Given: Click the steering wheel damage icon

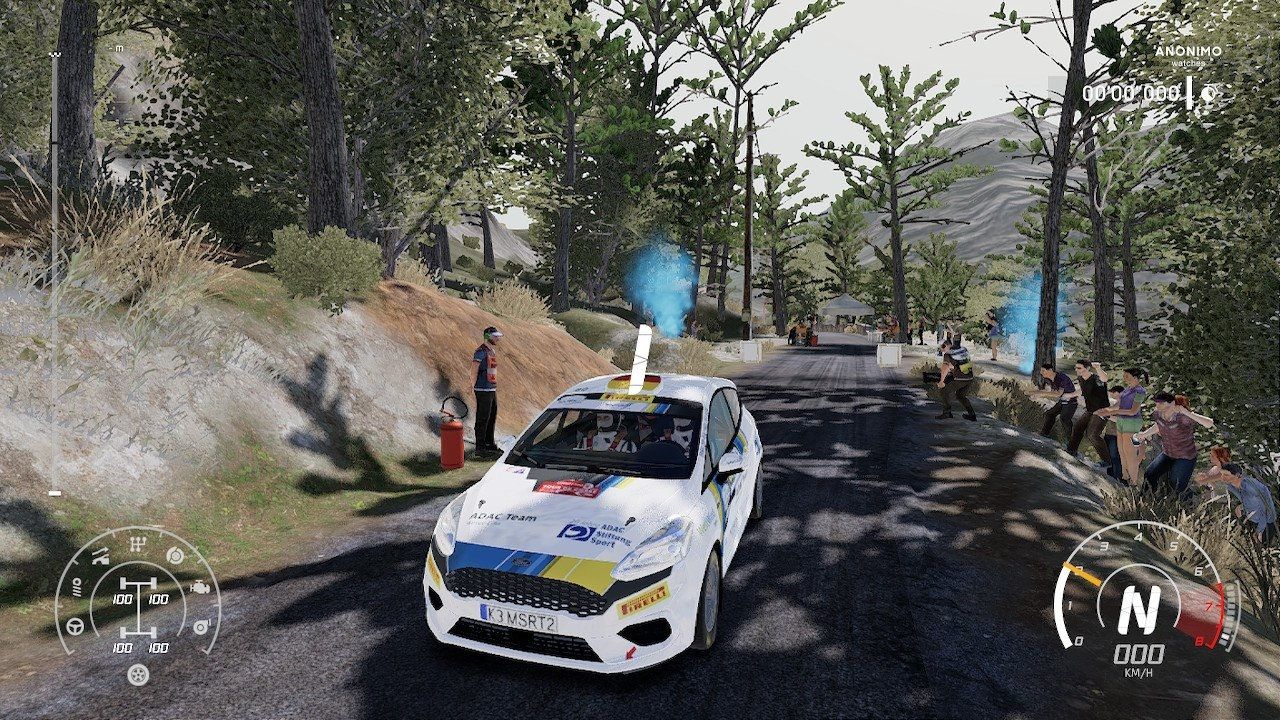Looking at the screenshot, I should tap(75, 626).
